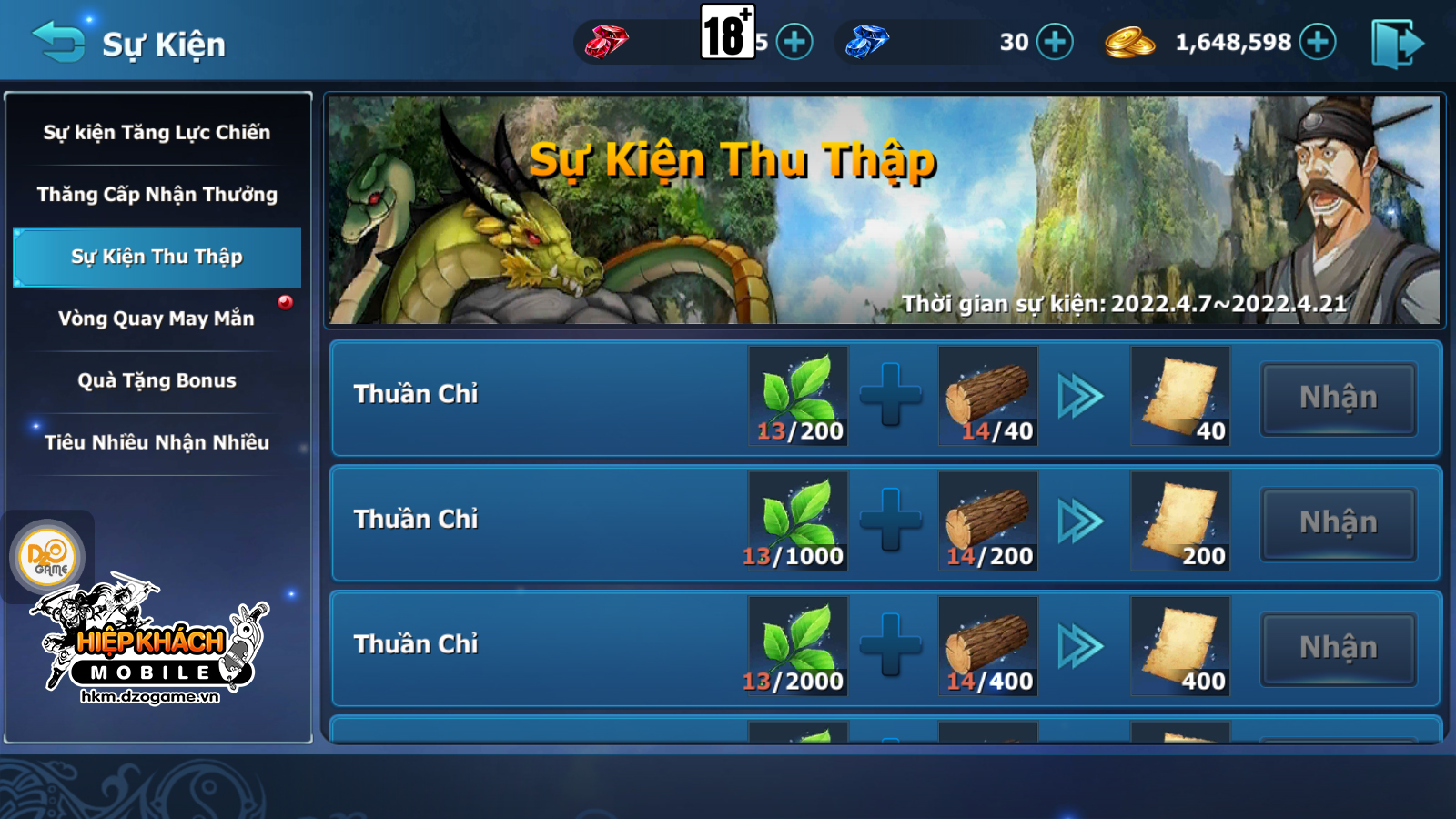Screen dimensions: 1456x819
Task: Inspect the leaf item requiring 2000
Action: 798,646
